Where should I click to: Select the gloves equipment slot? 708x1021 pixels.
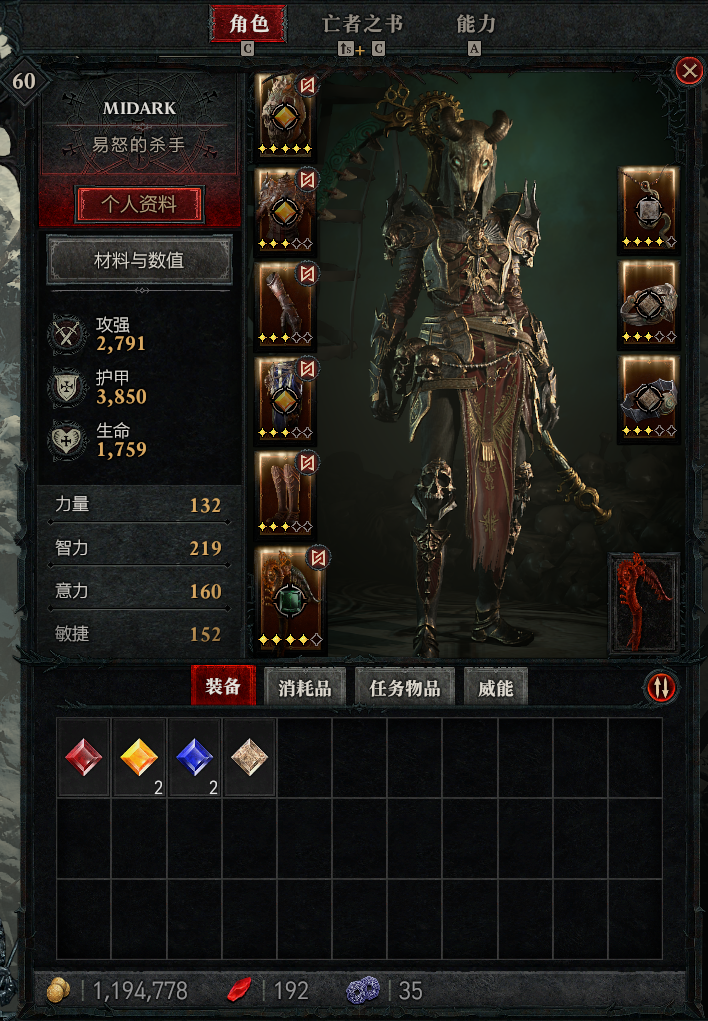pos(286,302)
